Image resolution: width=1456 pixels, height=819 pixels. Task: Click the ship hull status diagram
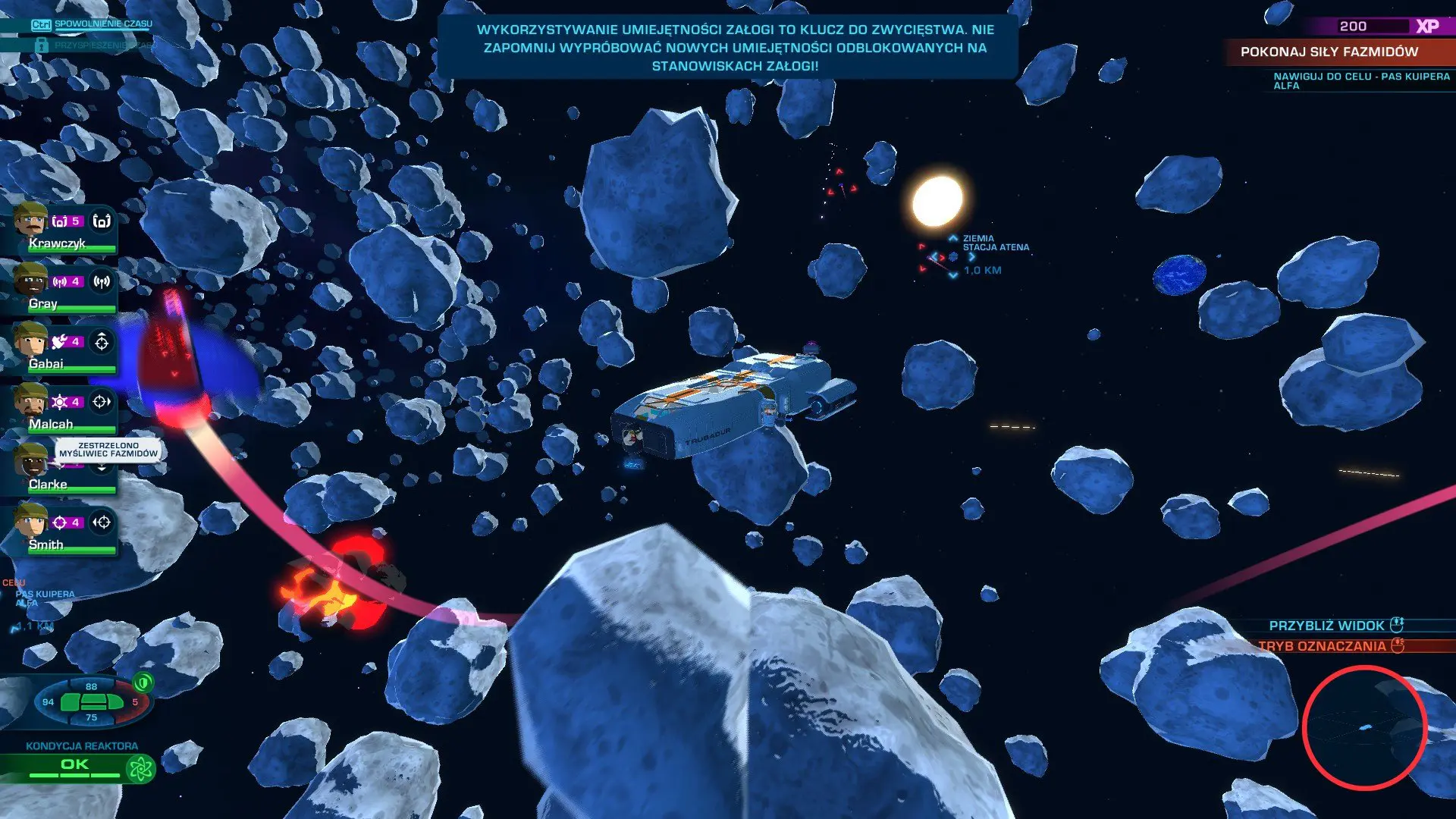pos(92,702)
